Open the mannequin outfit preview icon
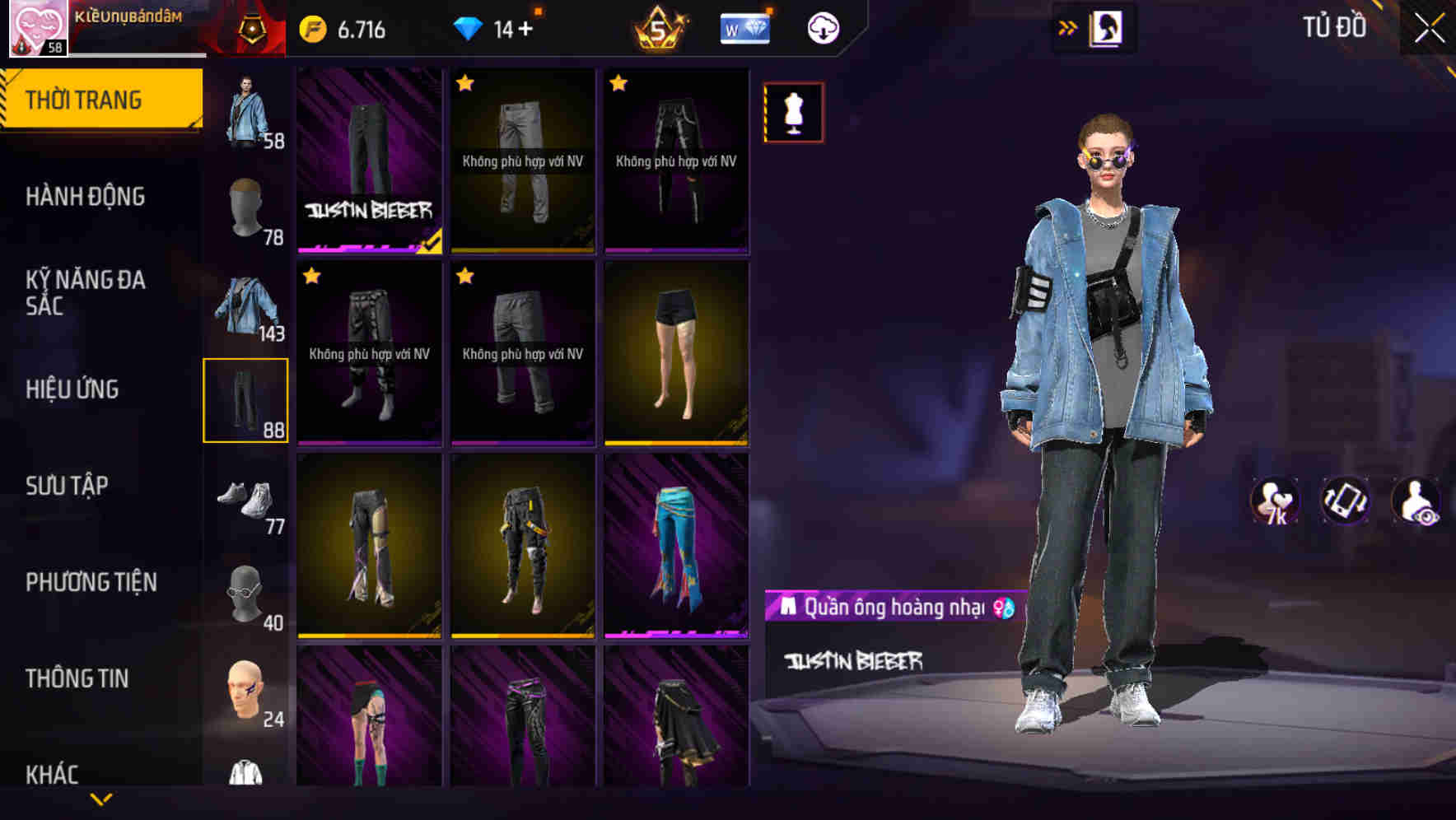Viewport: 1456px width, 820px height. (x=792, y=112)
